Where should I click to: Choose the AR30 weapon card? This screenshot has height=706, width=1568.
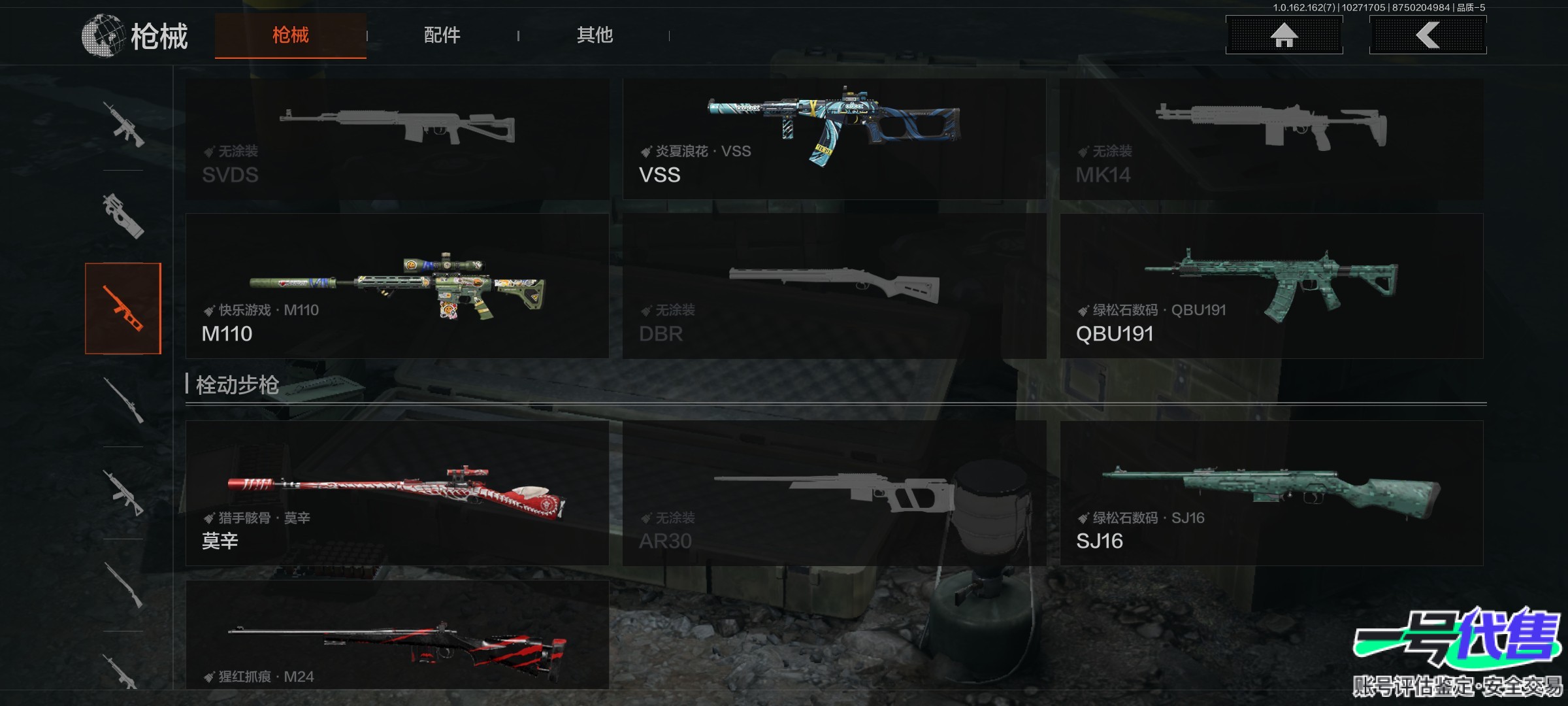point(834,493)
